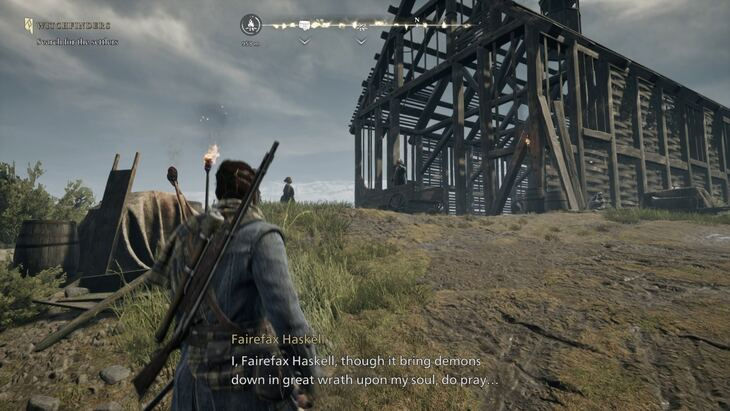Viewport: 730px width, 411px height.
Task: Select the campfire marker on the compass
Action: (x=251, y=25)
